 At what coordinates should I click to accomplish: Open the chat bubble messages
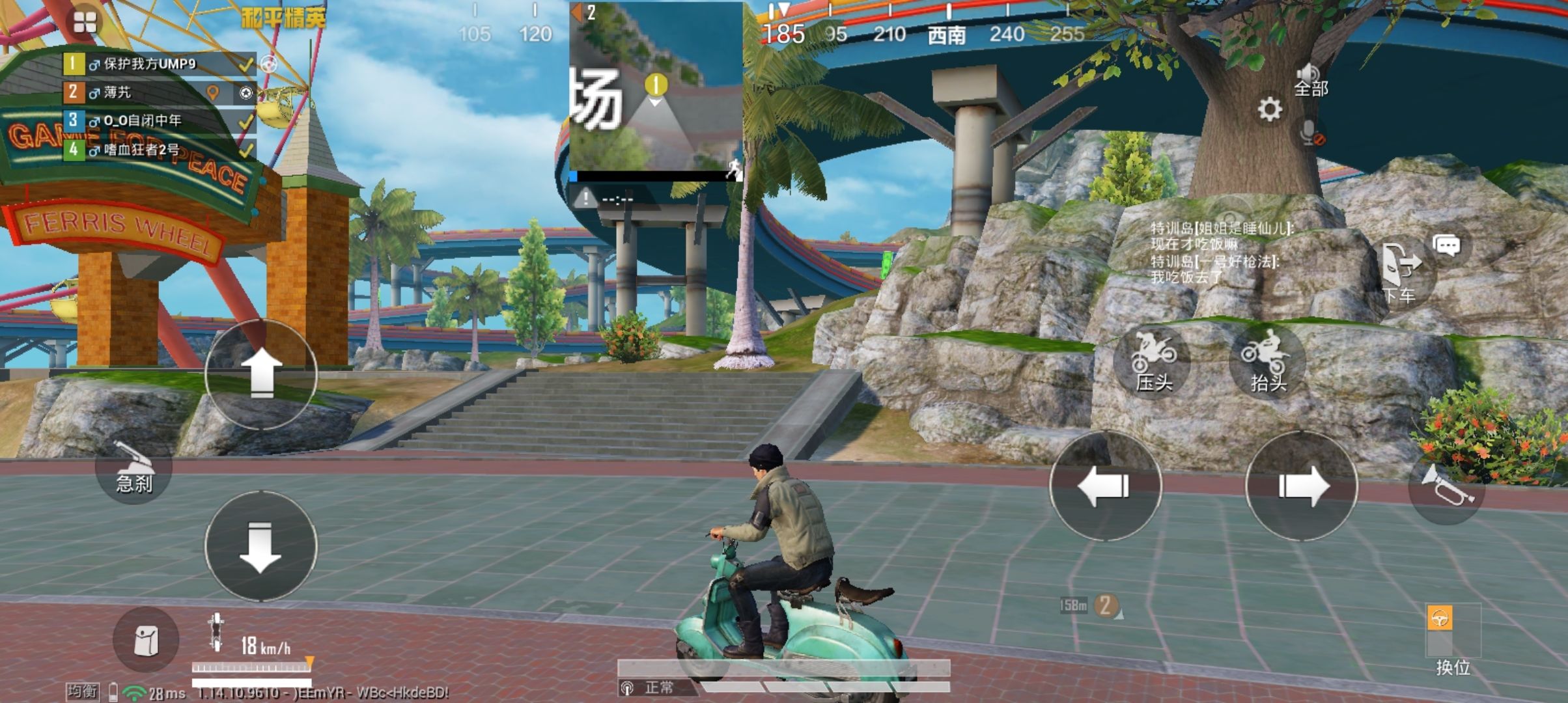coord(1447,245)
